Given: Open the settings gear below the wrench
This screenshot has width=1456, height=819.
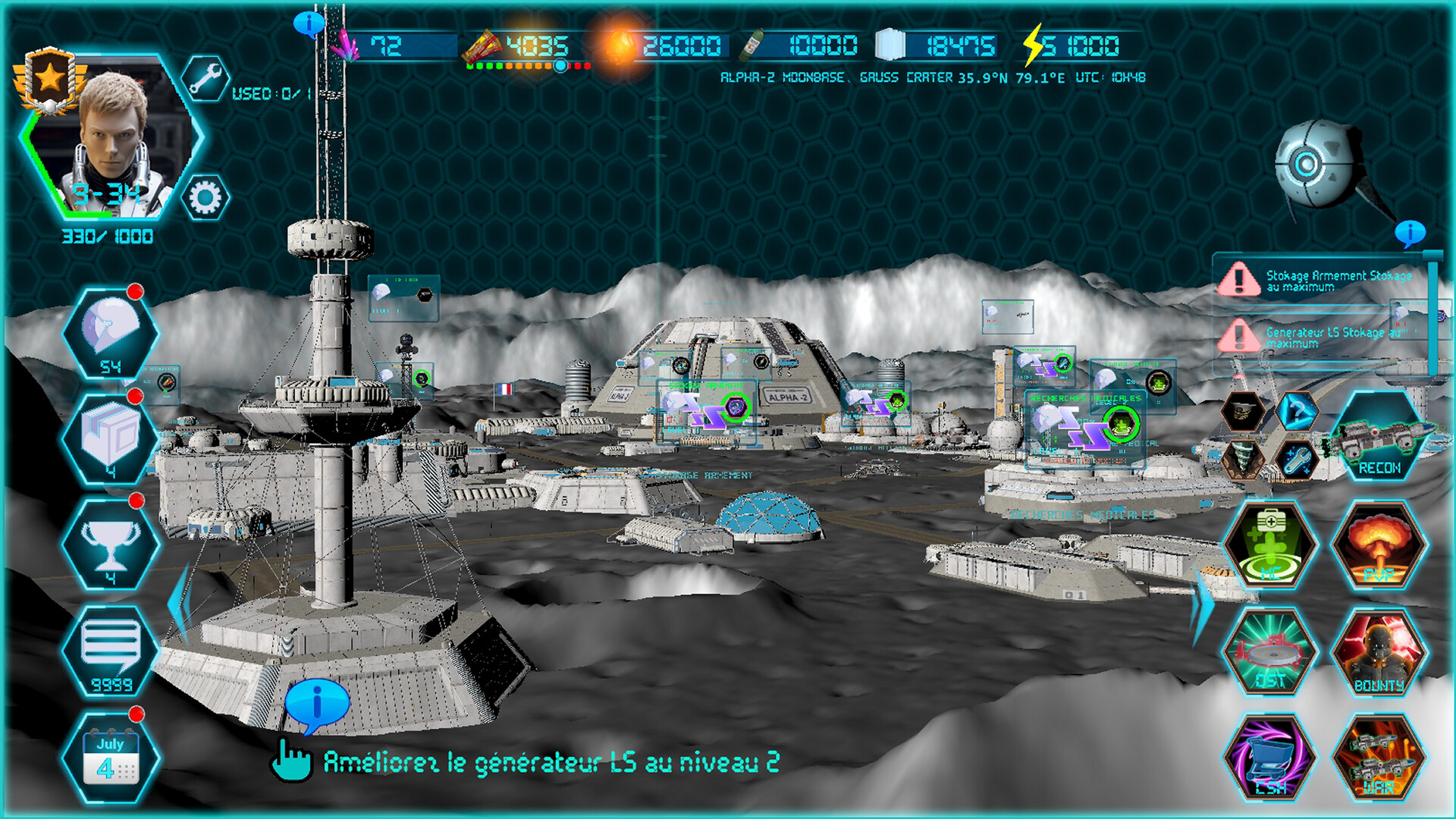Looking at the screenshot, I should click(205, 196).
